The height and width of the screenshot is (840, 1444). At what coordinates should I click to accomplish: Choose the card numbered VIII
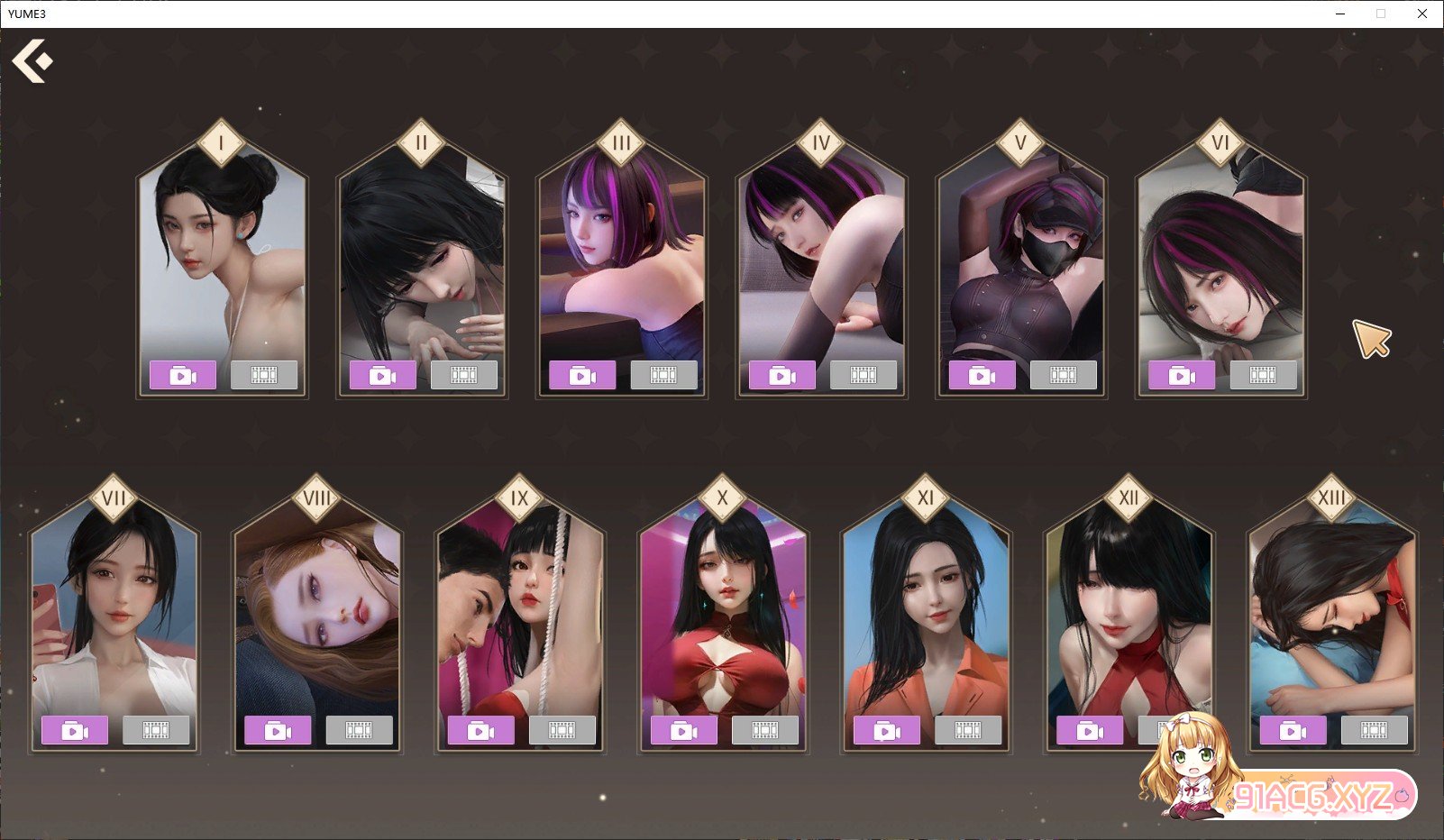click(x=317, y=613)
